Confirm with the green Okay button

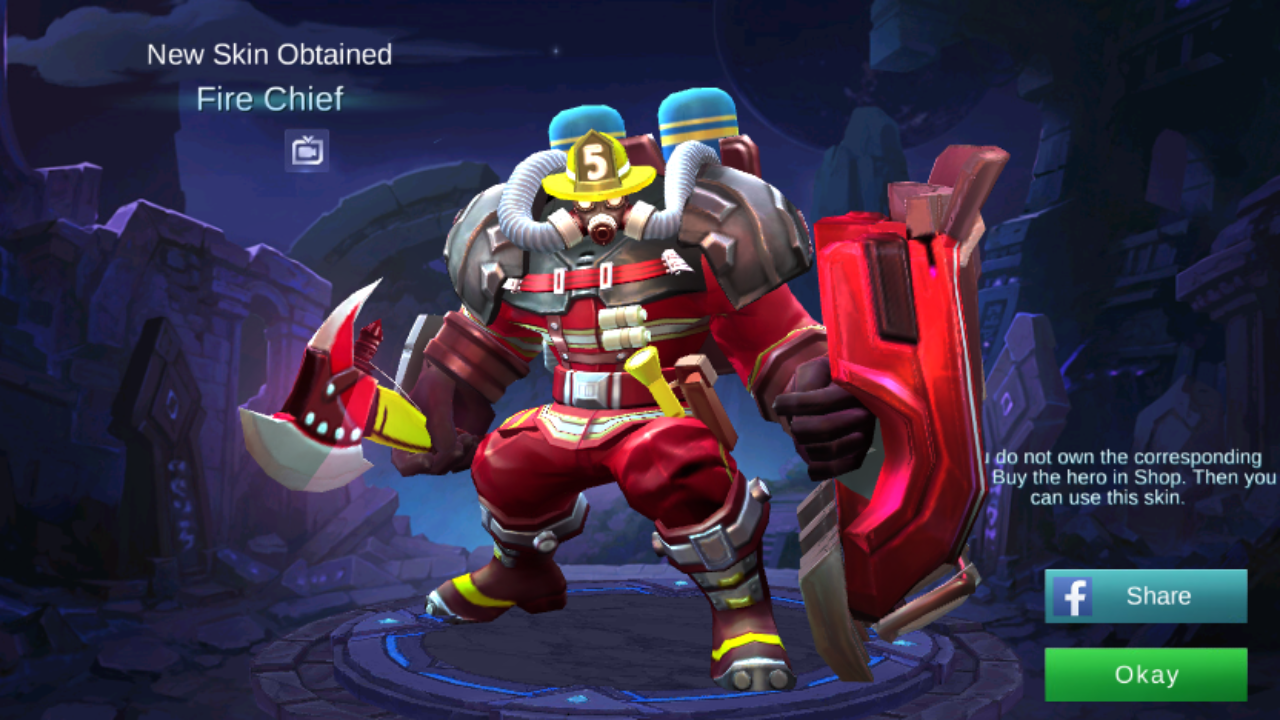(1146, 675)
